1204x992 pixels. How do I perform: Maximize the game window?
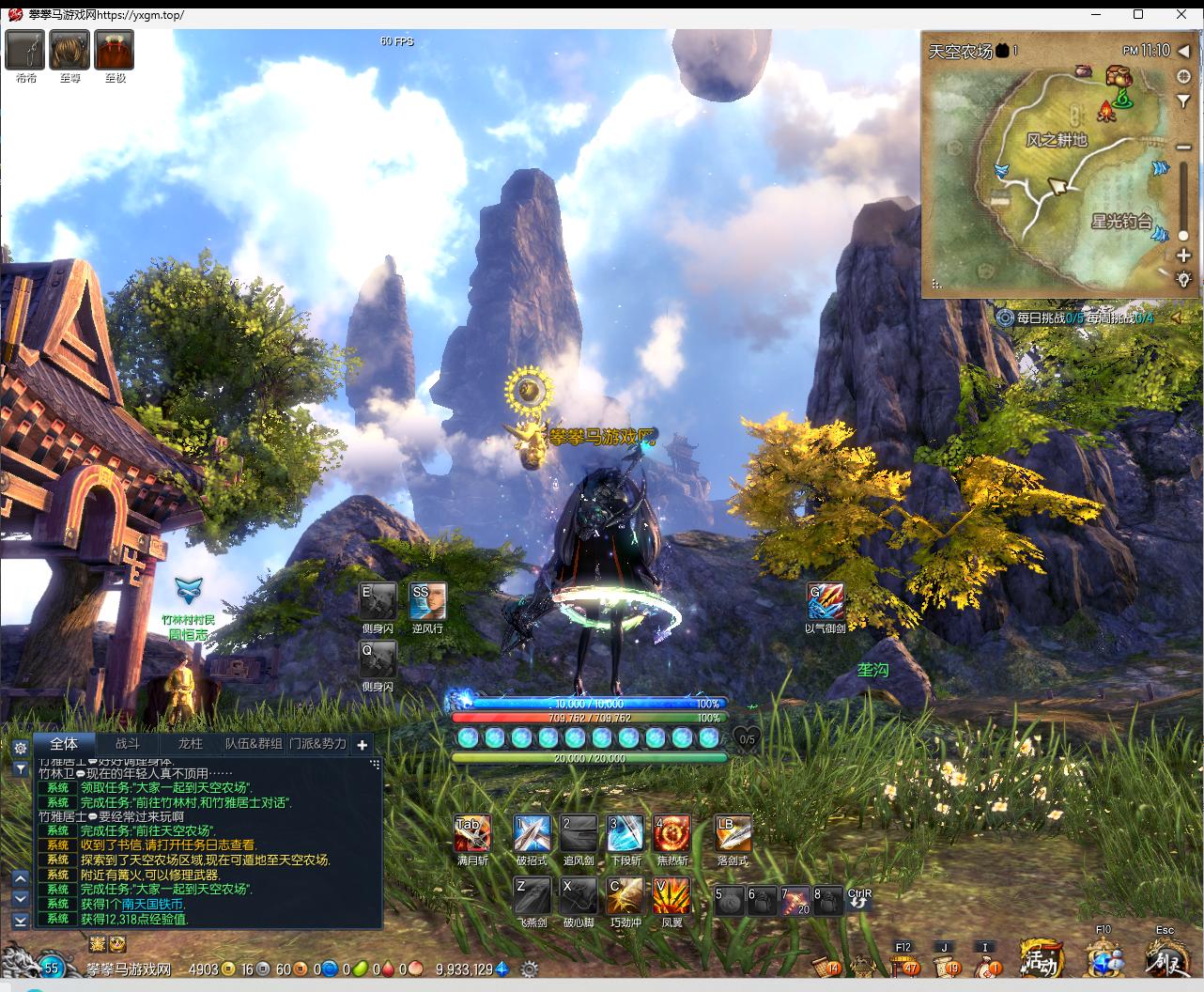[1138, 14]
